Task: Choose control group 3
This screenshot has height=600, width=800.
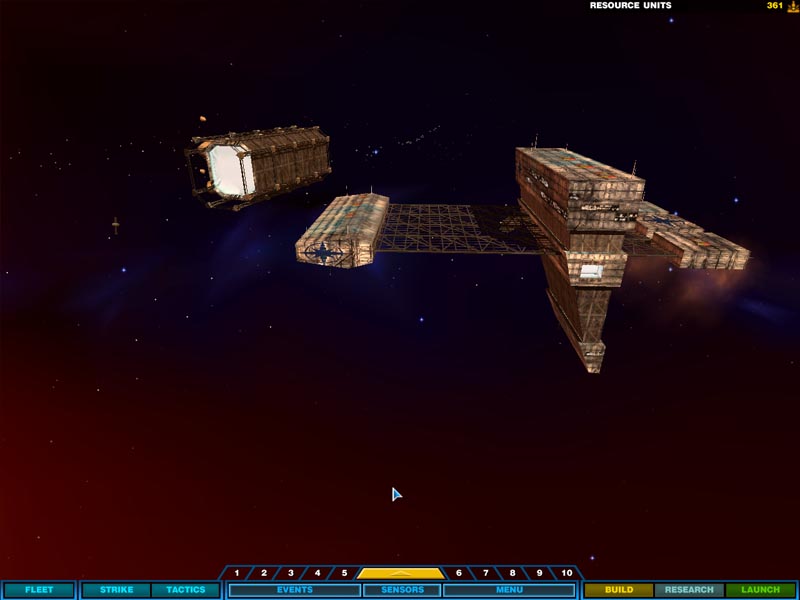Action: (x=291, y=573)
